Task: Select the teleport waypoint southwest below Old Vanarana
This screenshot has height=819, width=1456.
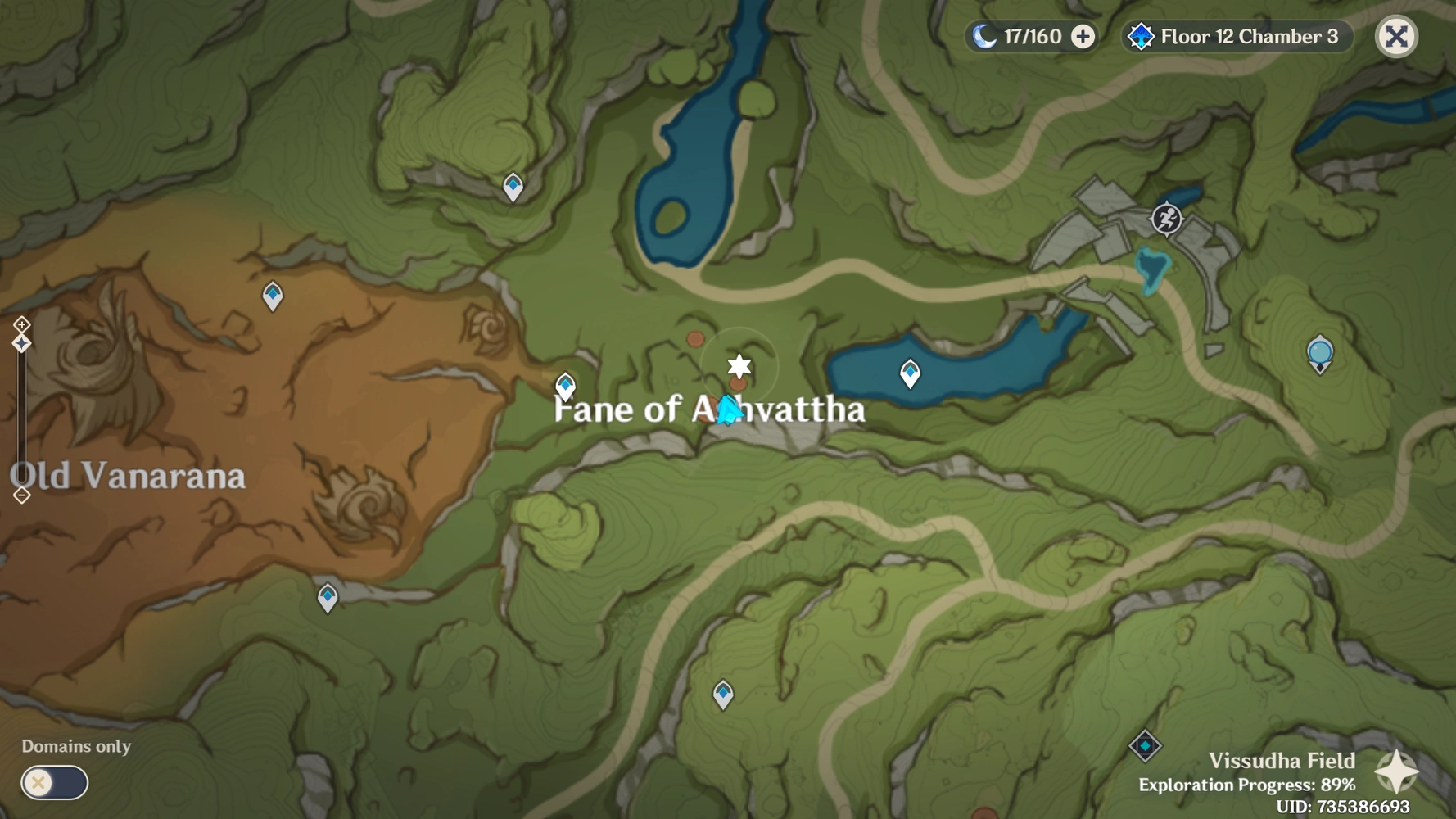Action: pos(327,598)
